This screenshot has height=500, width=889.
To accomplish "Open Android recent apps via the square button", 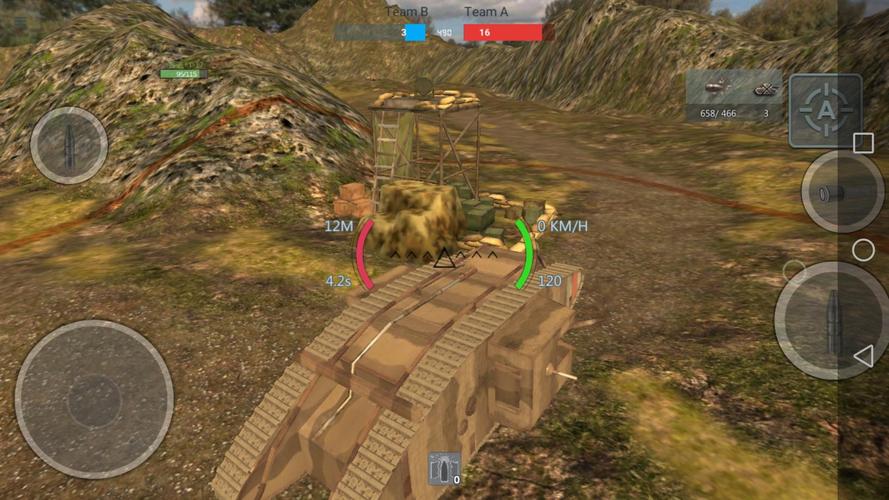I will [x=863, y=143].
